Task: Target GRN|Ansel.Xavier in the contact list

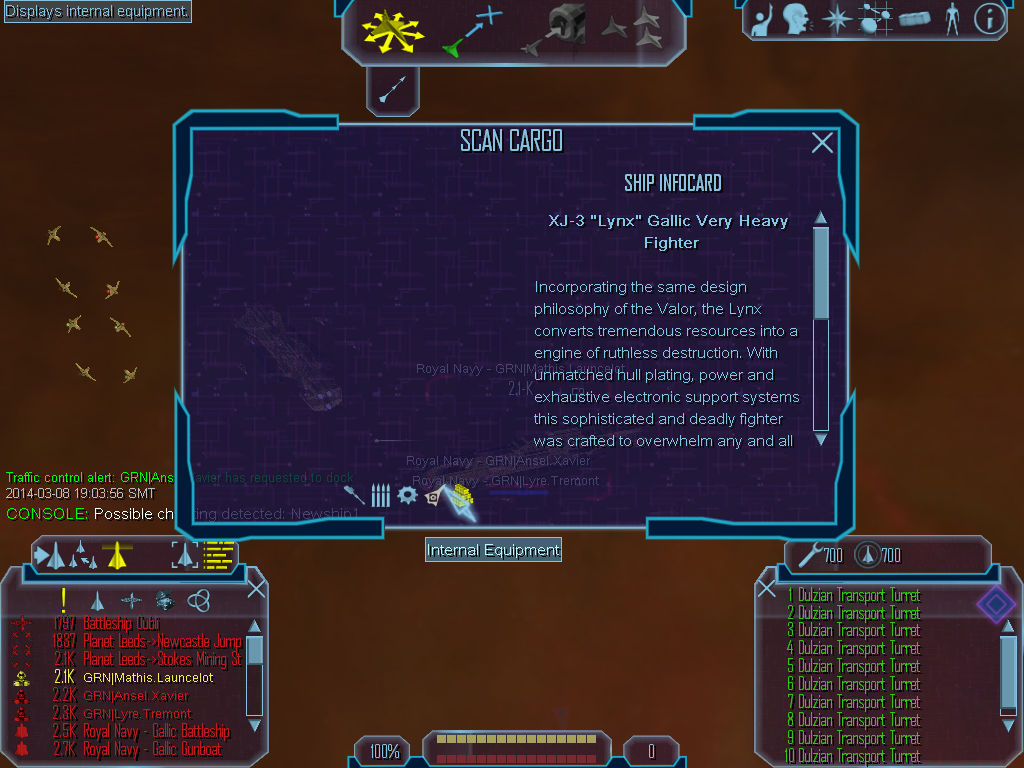Action: (x=135, y=695)
